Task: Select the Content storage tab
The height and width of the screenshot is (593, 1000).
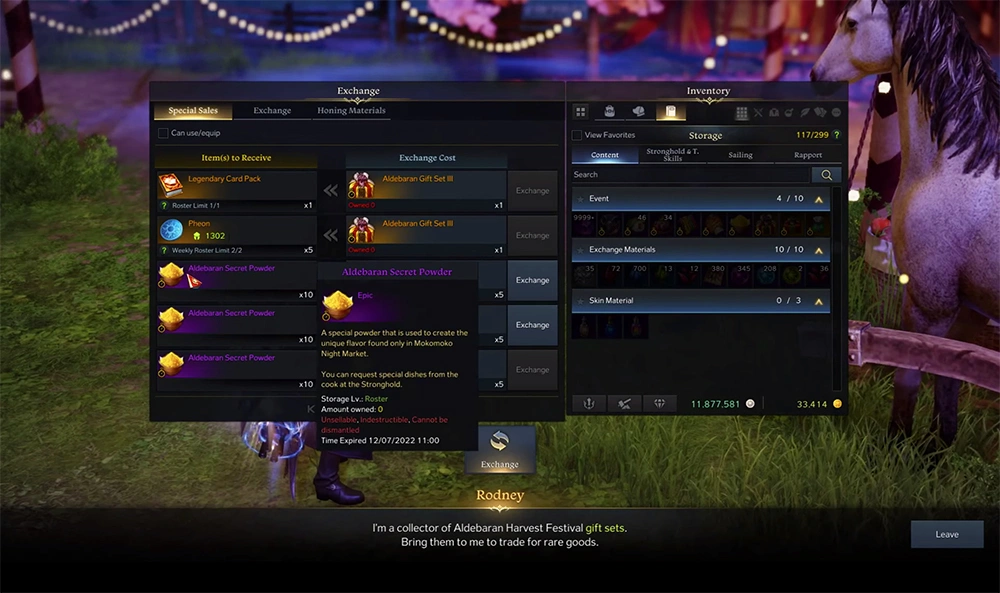Action: point(605,155)
